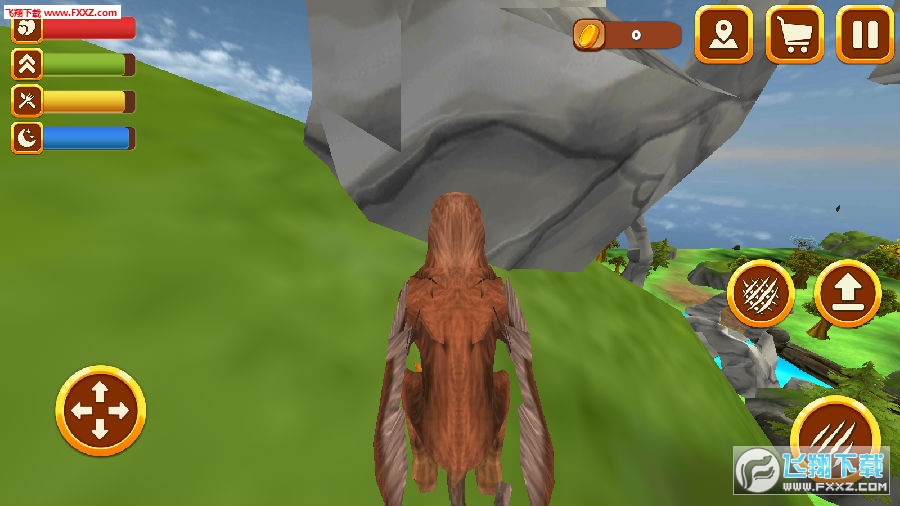Trigger the round claw swipe ability
900x506 pixels.
tap(761, 294)
